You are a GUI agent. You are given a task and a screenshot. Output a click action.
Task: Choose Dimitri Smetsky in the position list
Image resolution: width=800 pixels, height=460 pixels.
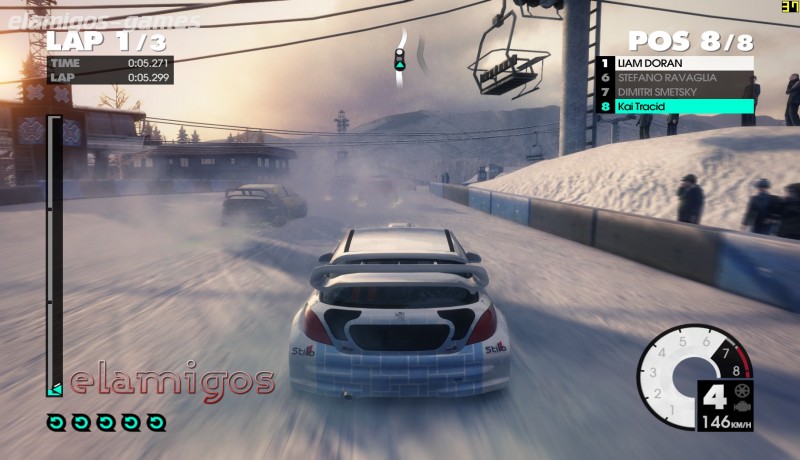click(675, 91)
